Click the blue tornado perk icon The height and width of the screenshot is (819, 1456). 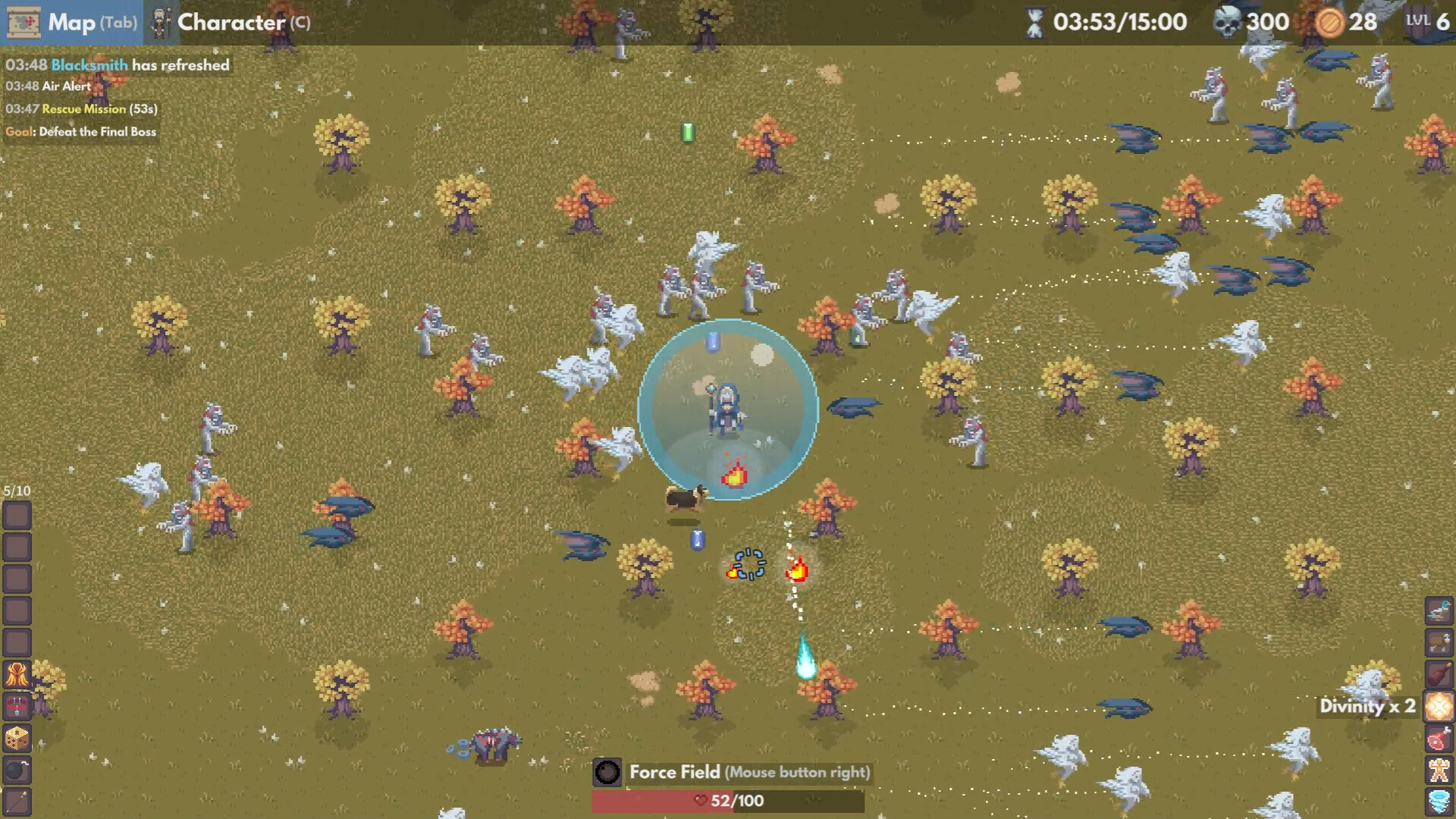click(1439, 801)
